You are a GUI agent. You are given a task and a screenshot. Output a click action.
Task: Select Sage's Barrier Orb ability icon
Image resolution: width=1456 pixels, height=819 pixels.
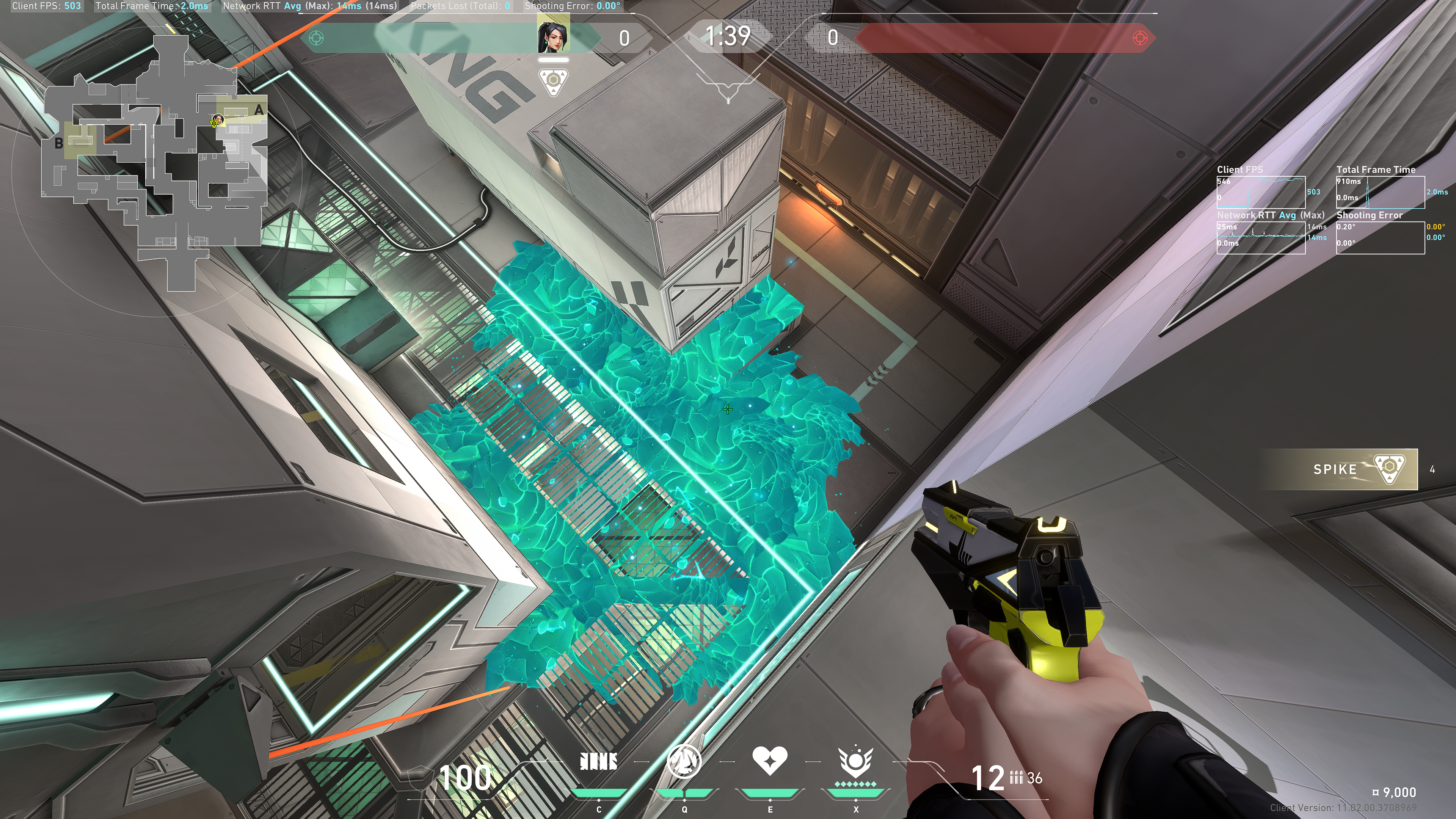[599, 762]
